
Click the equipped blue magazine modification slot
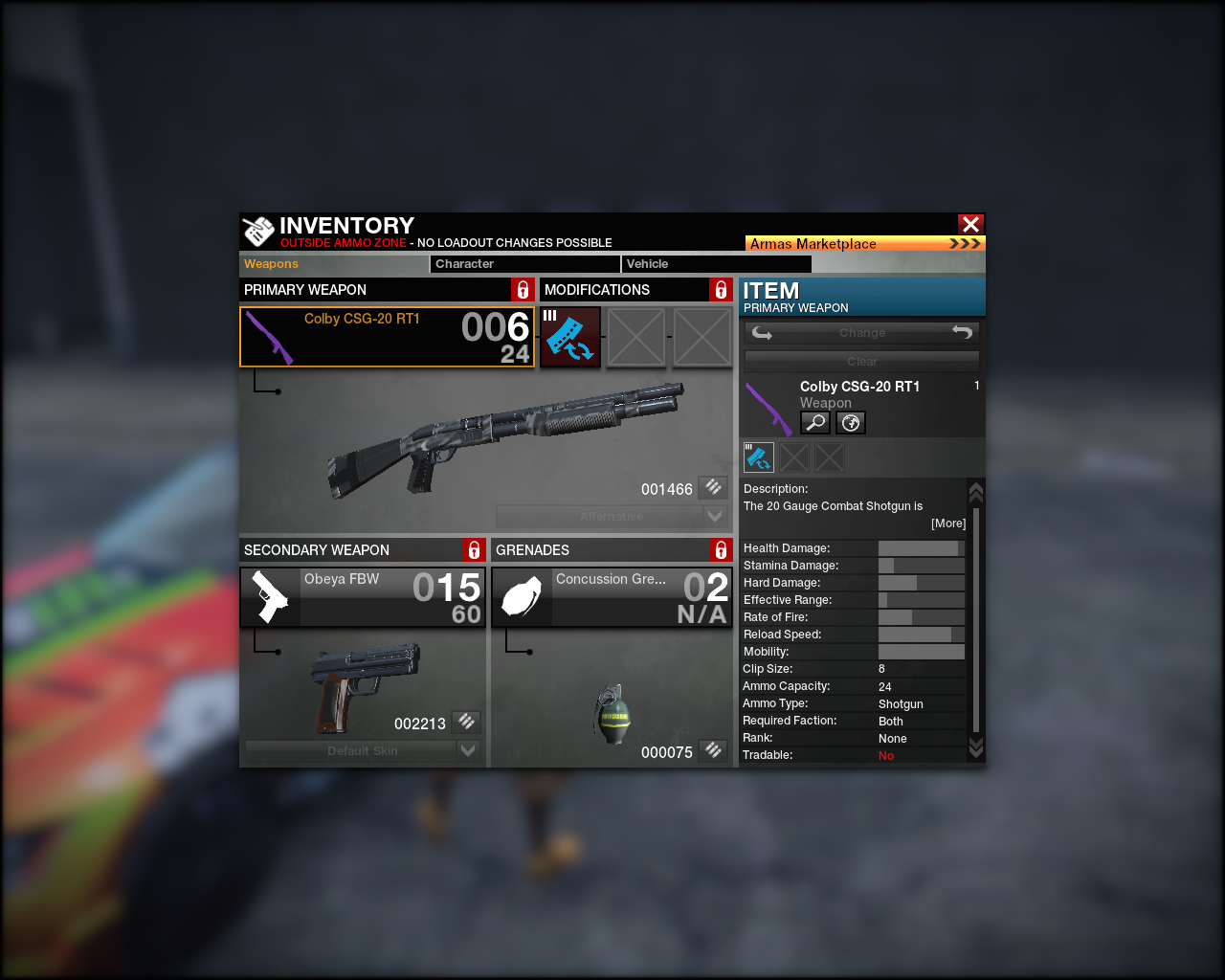[570, 337]
